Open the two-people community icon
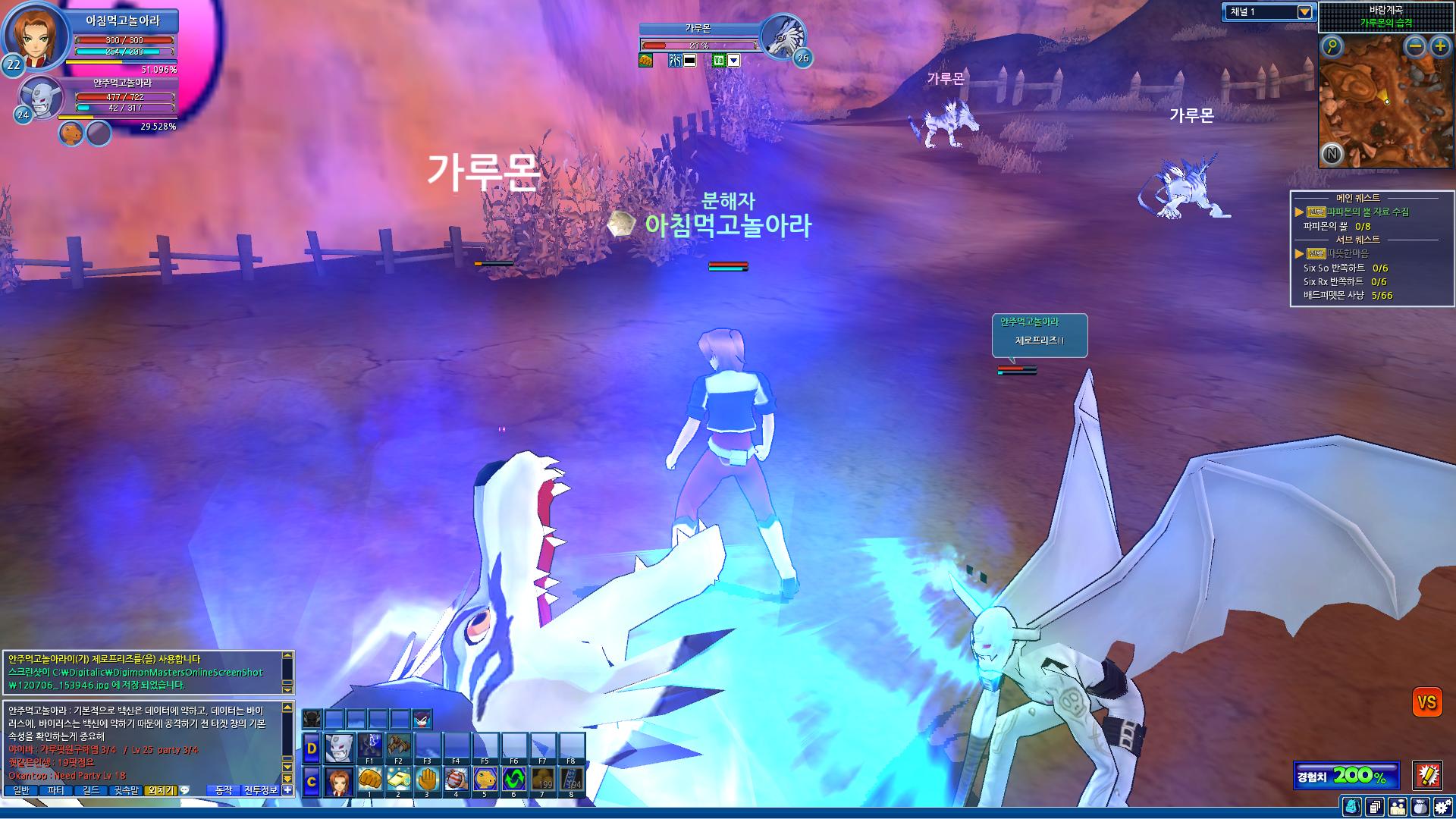Image resolution: width=1456 pixels, height=819 pixels. 1397,807
